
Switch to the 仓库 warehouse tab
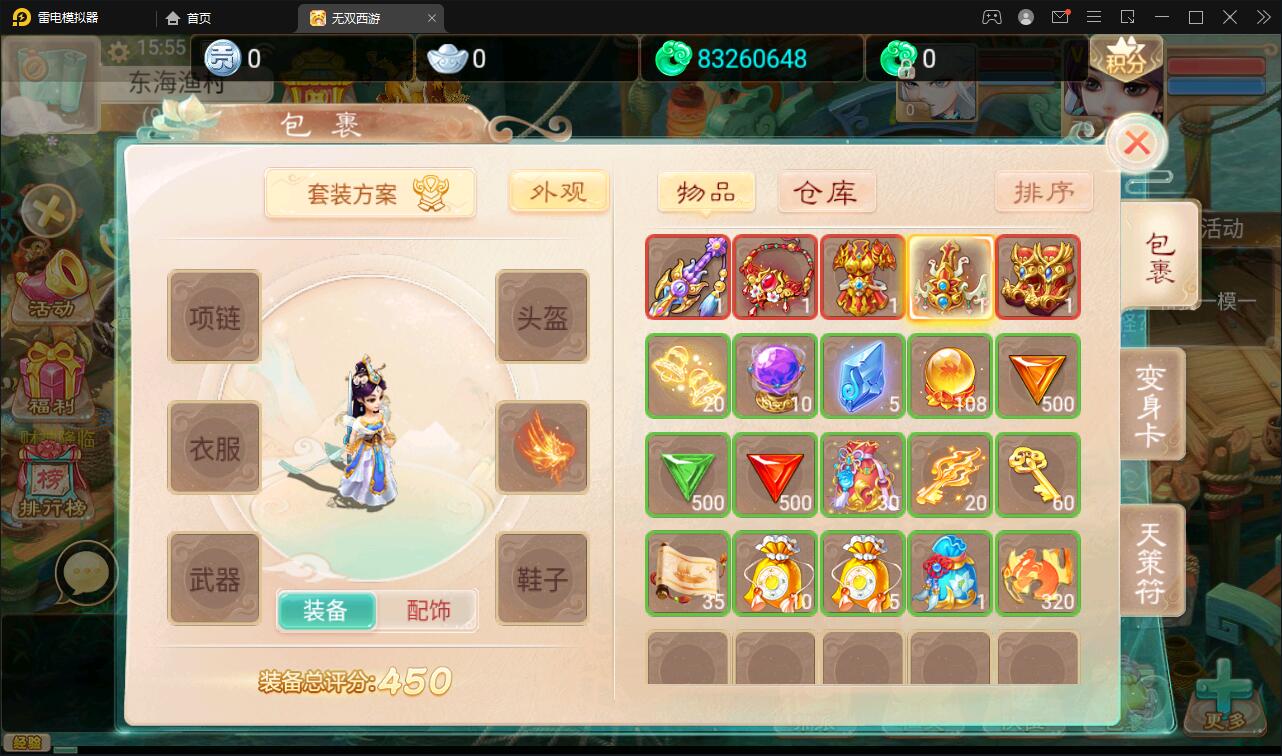point(827,191)
